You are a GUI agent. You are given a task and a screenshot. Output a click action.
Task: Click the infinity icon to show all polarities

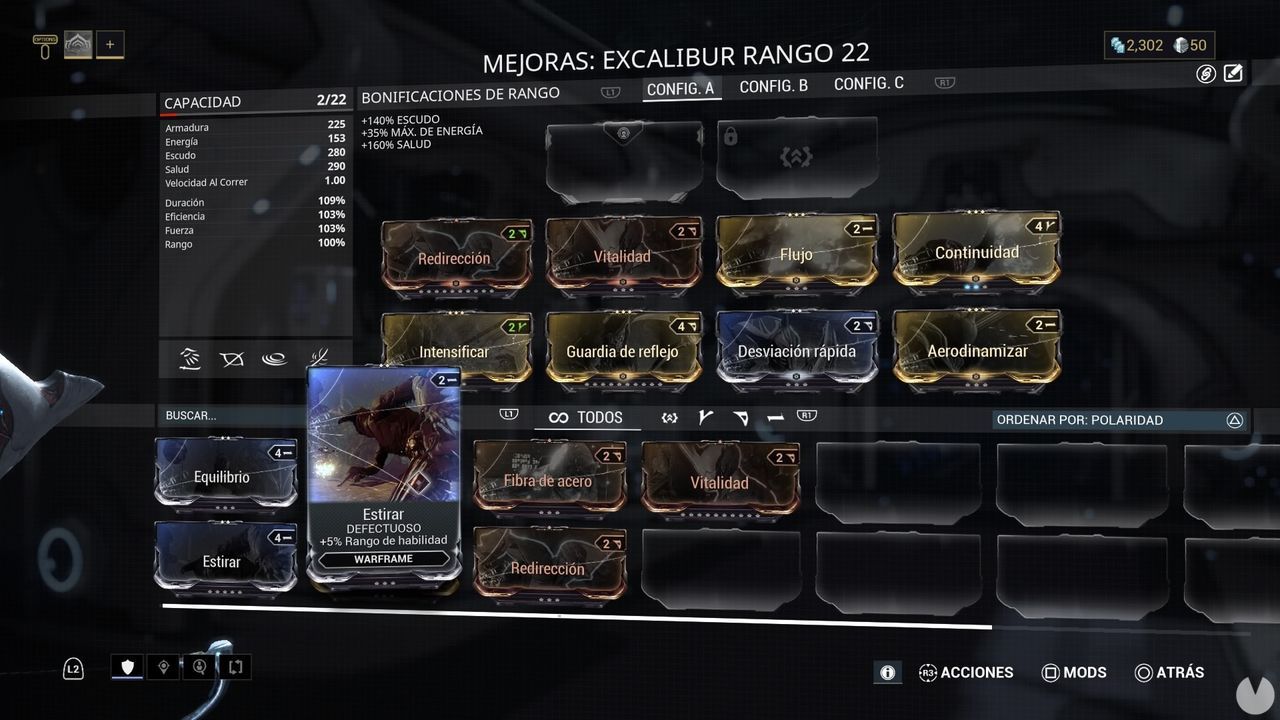[558, 417]
